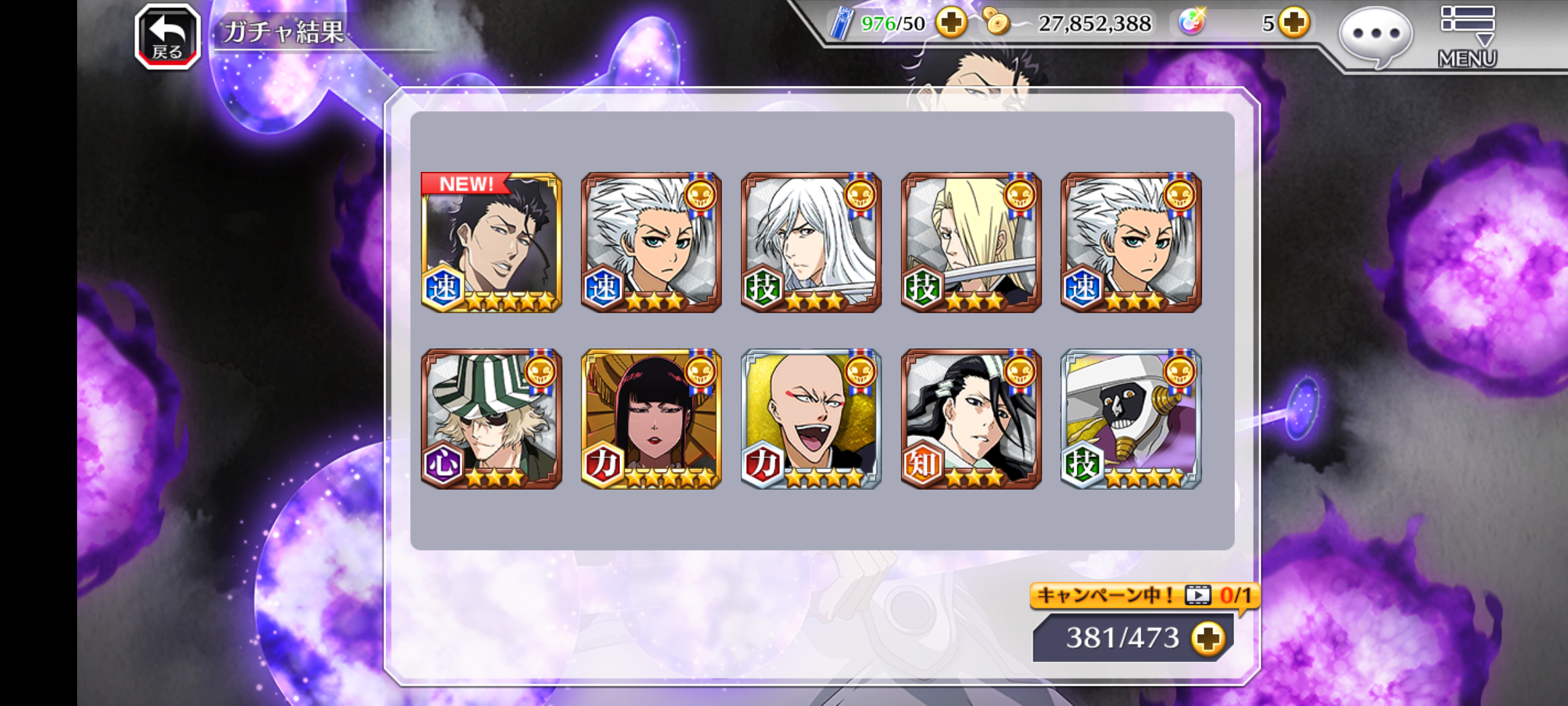This screenshot has height=706, width=1568.
Task: Select the NEW five-star Aizen card
Action: pyautogui.click(x=491, y=243)
